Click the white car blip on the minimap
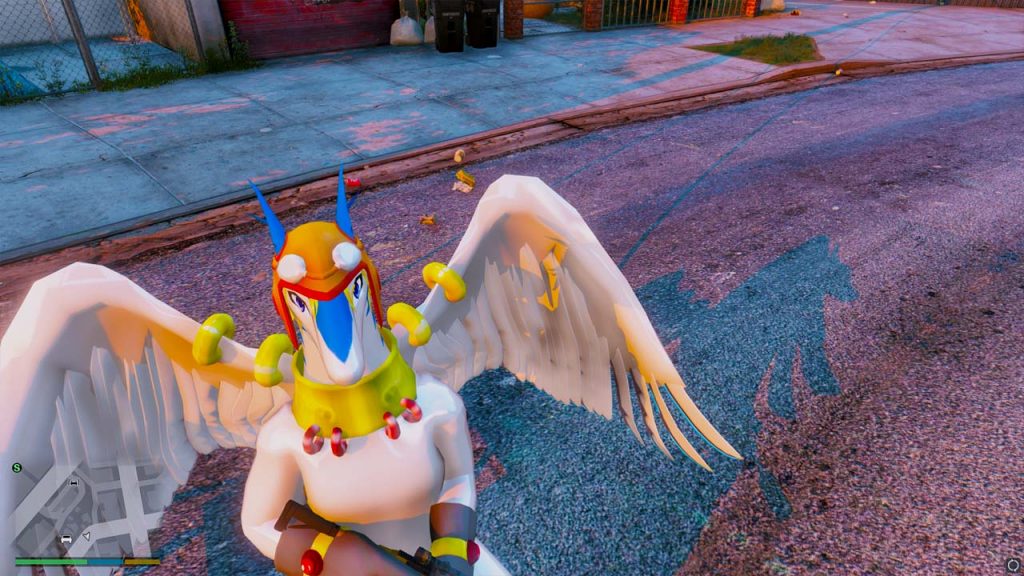This screenshot has width=1024, height=576. pyautogui.click(x=67, y=540)
